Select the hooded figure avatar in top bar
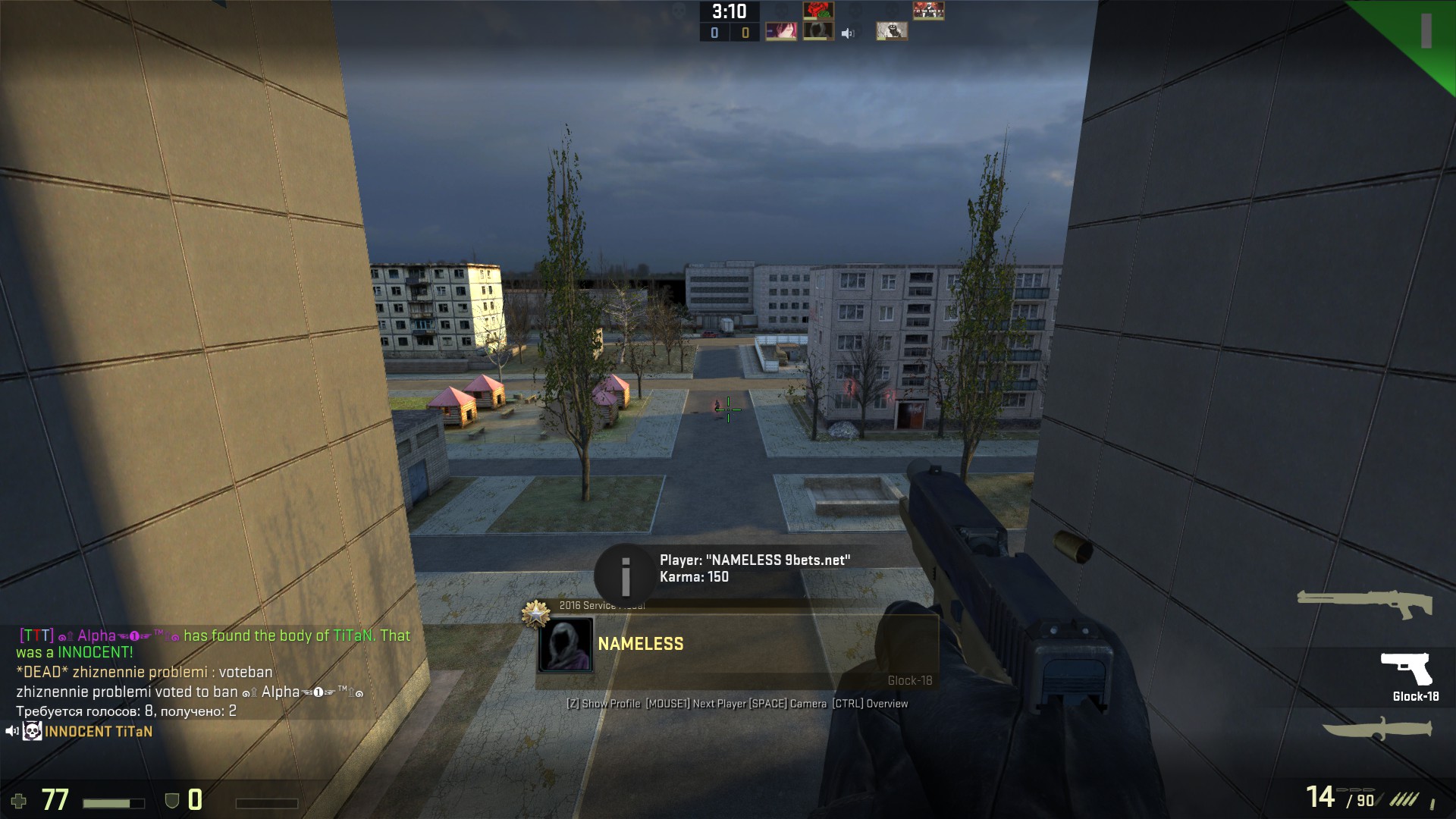The width and height of the screenshot is (1456, 819). tap(818, 32)
